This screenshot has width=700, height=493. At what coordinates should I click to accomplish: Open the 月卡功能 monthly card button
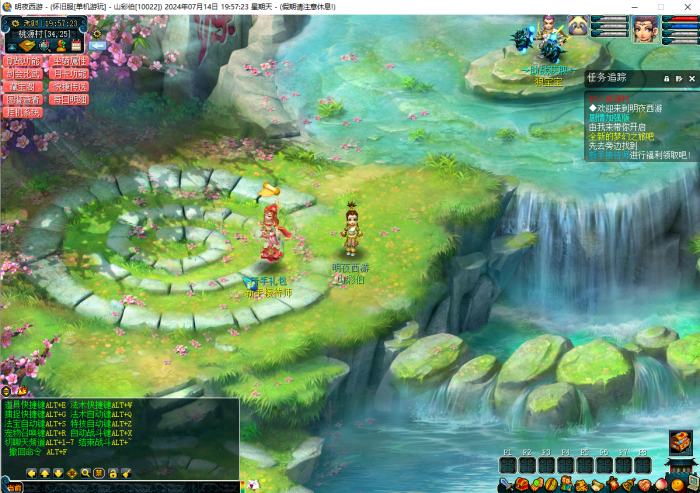(70, 74)
